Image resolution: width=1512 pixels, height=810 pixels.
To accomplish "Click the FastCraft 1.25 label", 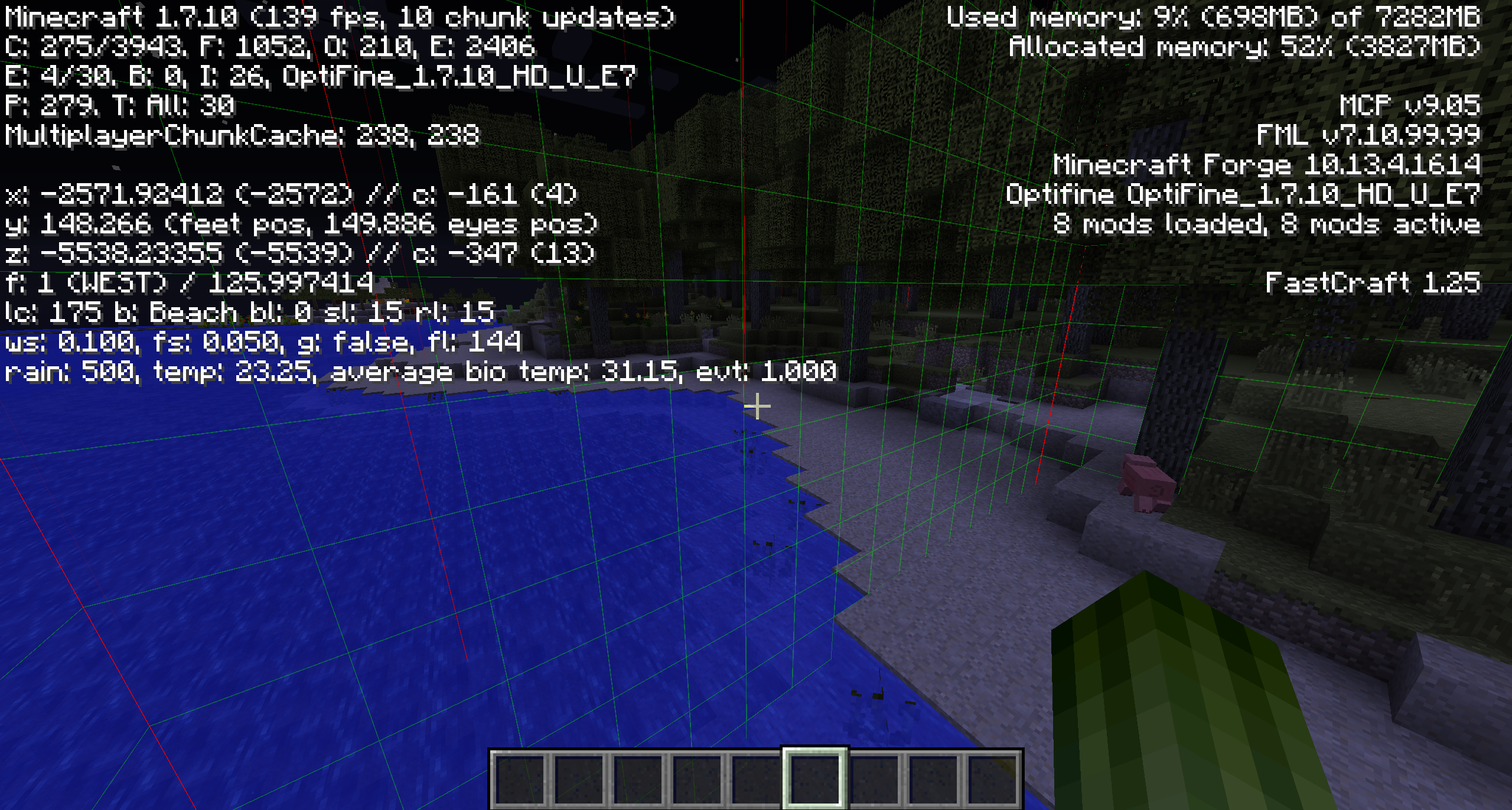I will tap(1376, 282).
